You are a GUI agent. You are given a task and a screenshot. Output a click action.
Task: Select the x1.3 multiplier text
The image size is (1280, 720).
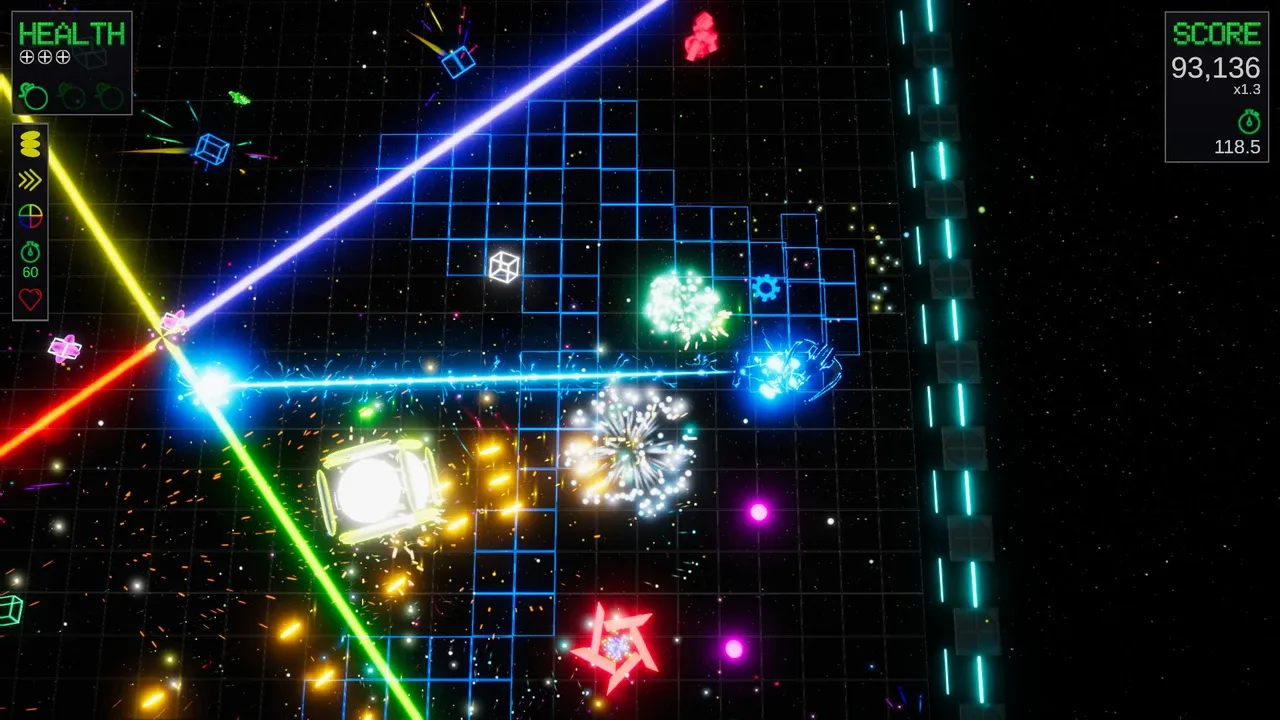click(x=1246, y=89)
